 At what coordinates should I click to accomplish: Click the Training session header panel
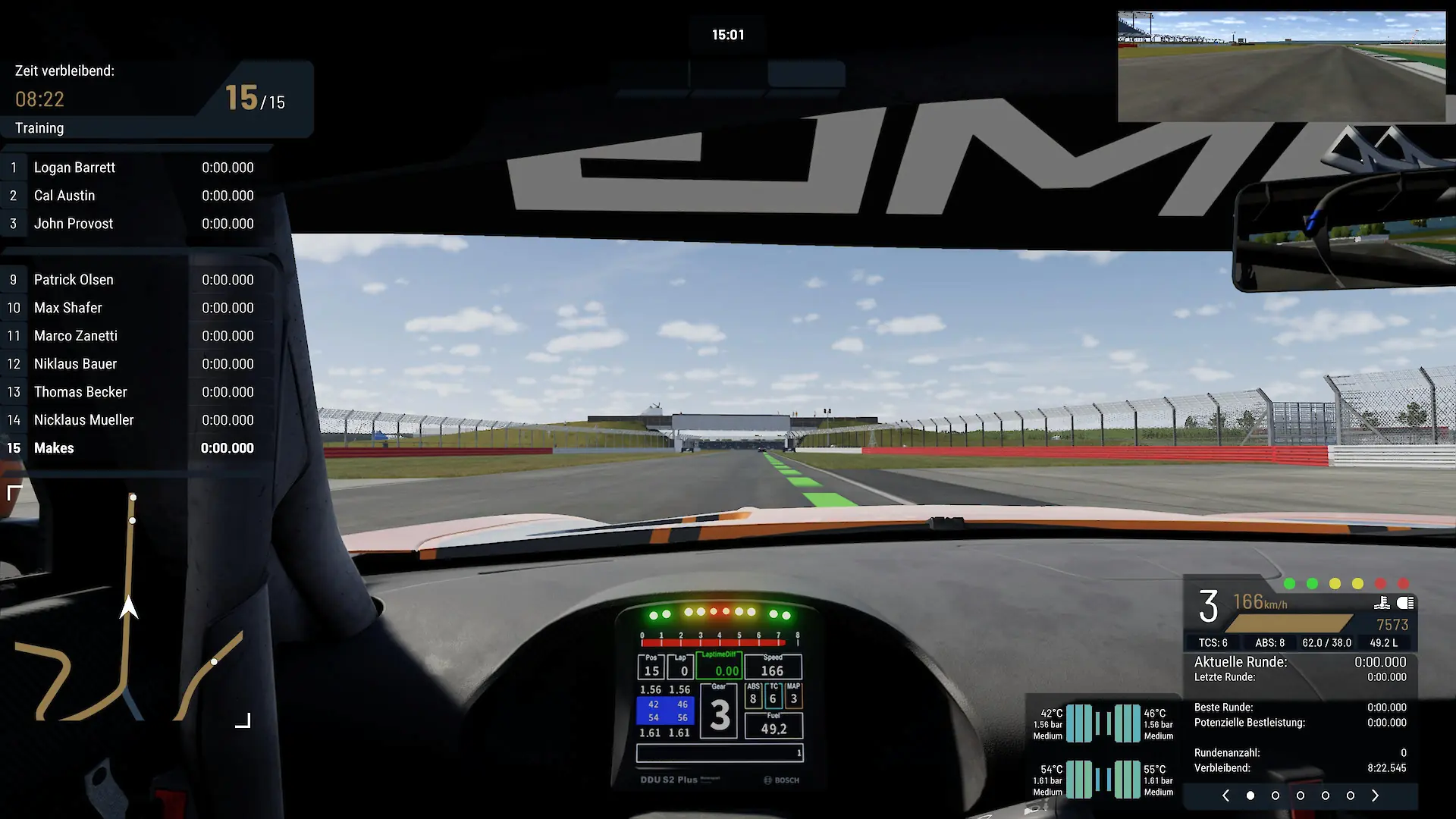155,99
